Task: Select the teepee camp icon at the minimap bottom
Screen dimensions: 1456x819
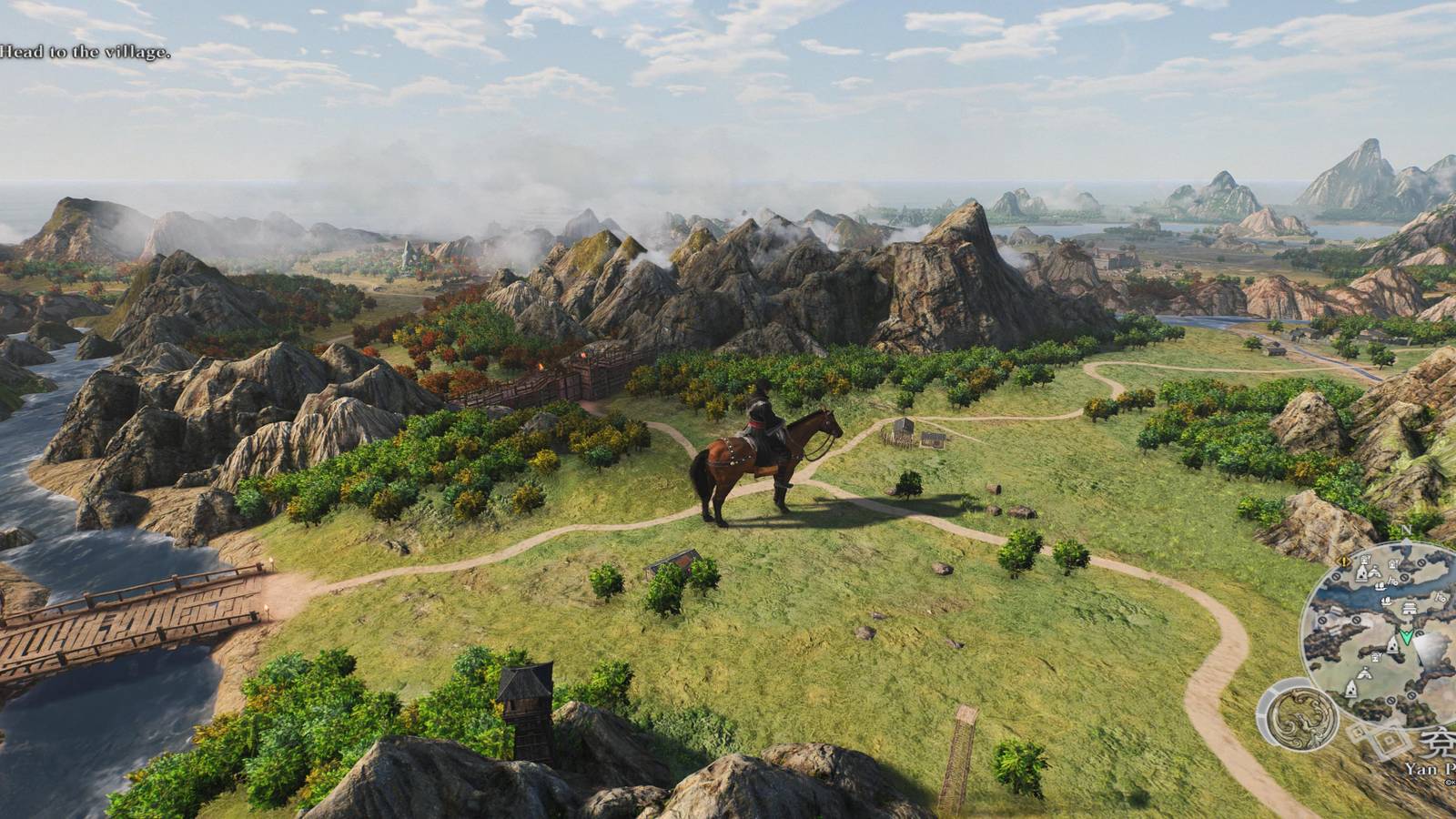Action: (x=1351, y=688)
